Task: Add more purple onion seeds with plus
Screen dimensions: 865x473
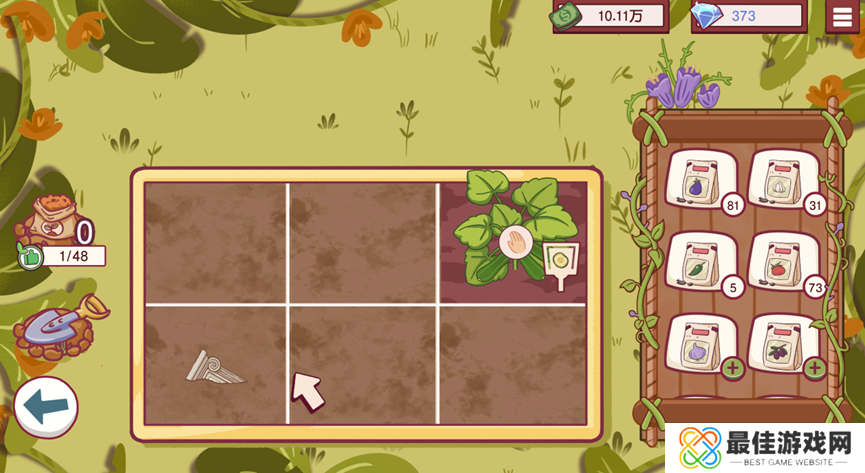Action: 733,368
